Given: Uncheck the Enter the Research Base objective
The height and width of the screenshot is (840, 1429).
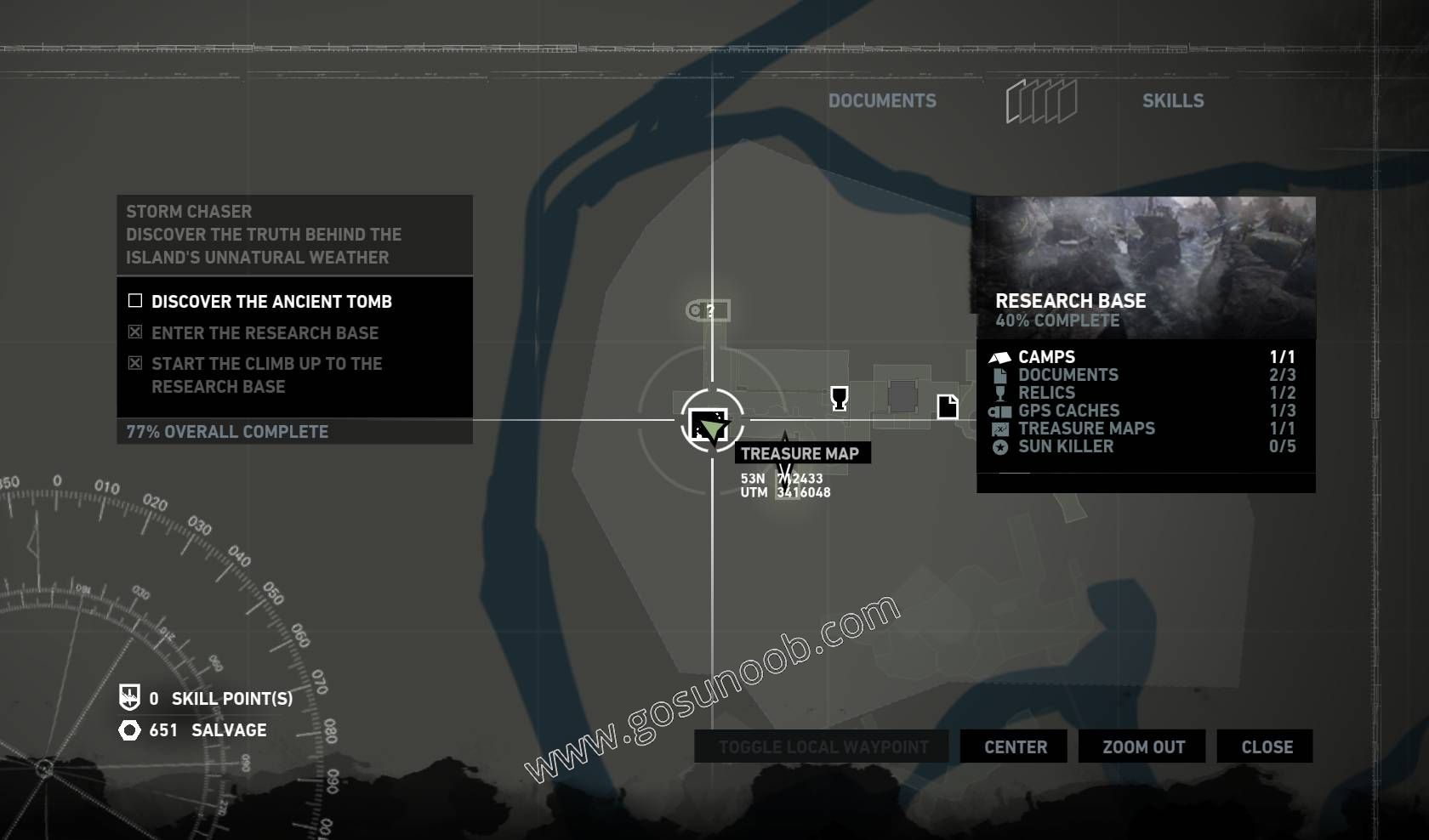Looking at the screenshot, I should 134,332.
